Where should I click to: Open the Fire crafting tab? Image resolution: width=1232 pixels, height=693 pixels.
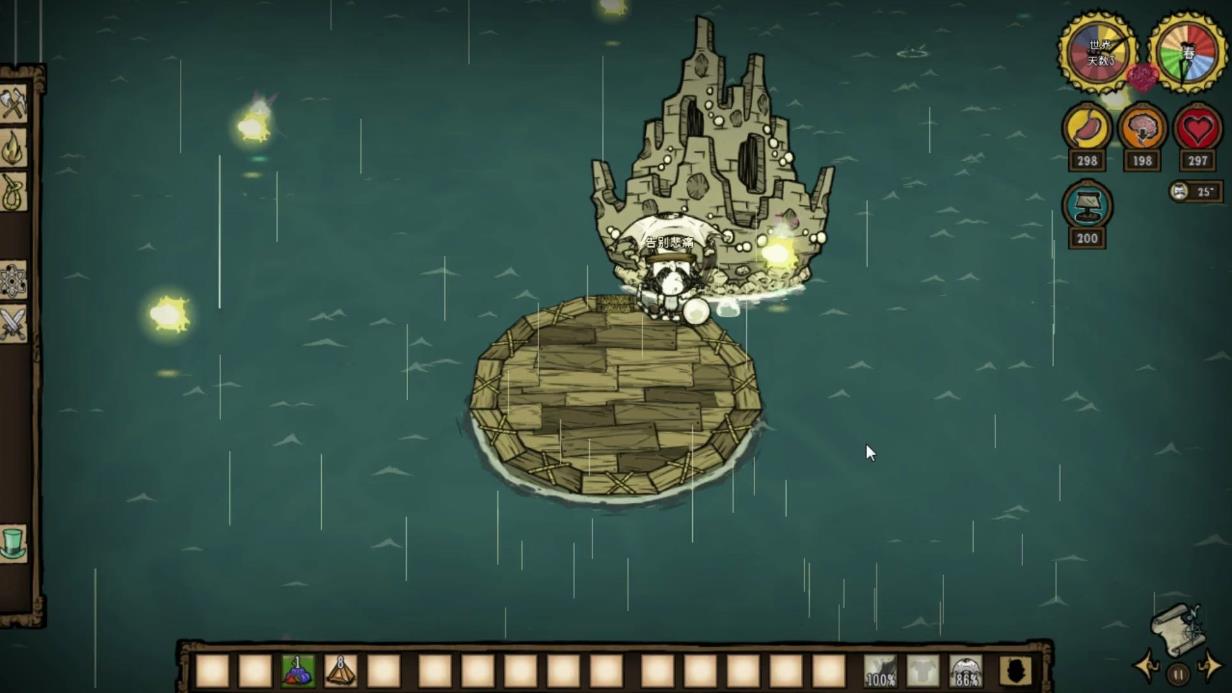pos(13,148)
